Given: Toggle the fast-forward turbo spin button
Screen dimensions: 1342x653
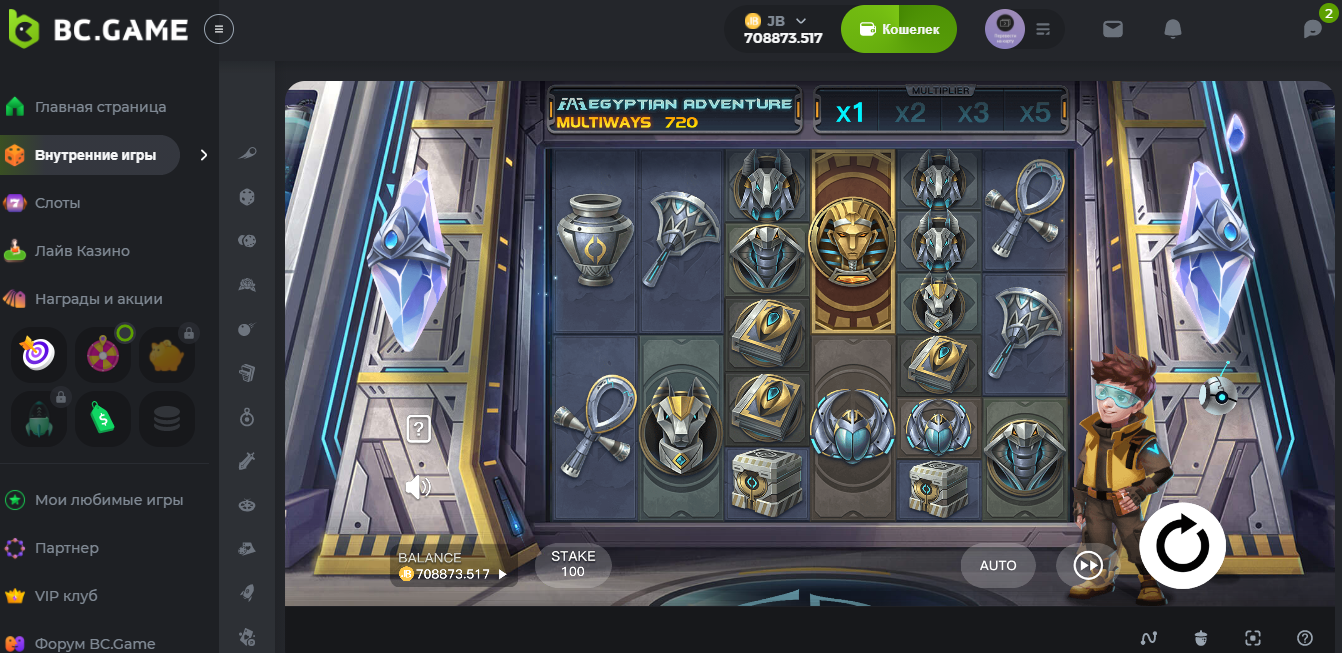Looking at the screenshot, I should click(x=1087, y=566).
